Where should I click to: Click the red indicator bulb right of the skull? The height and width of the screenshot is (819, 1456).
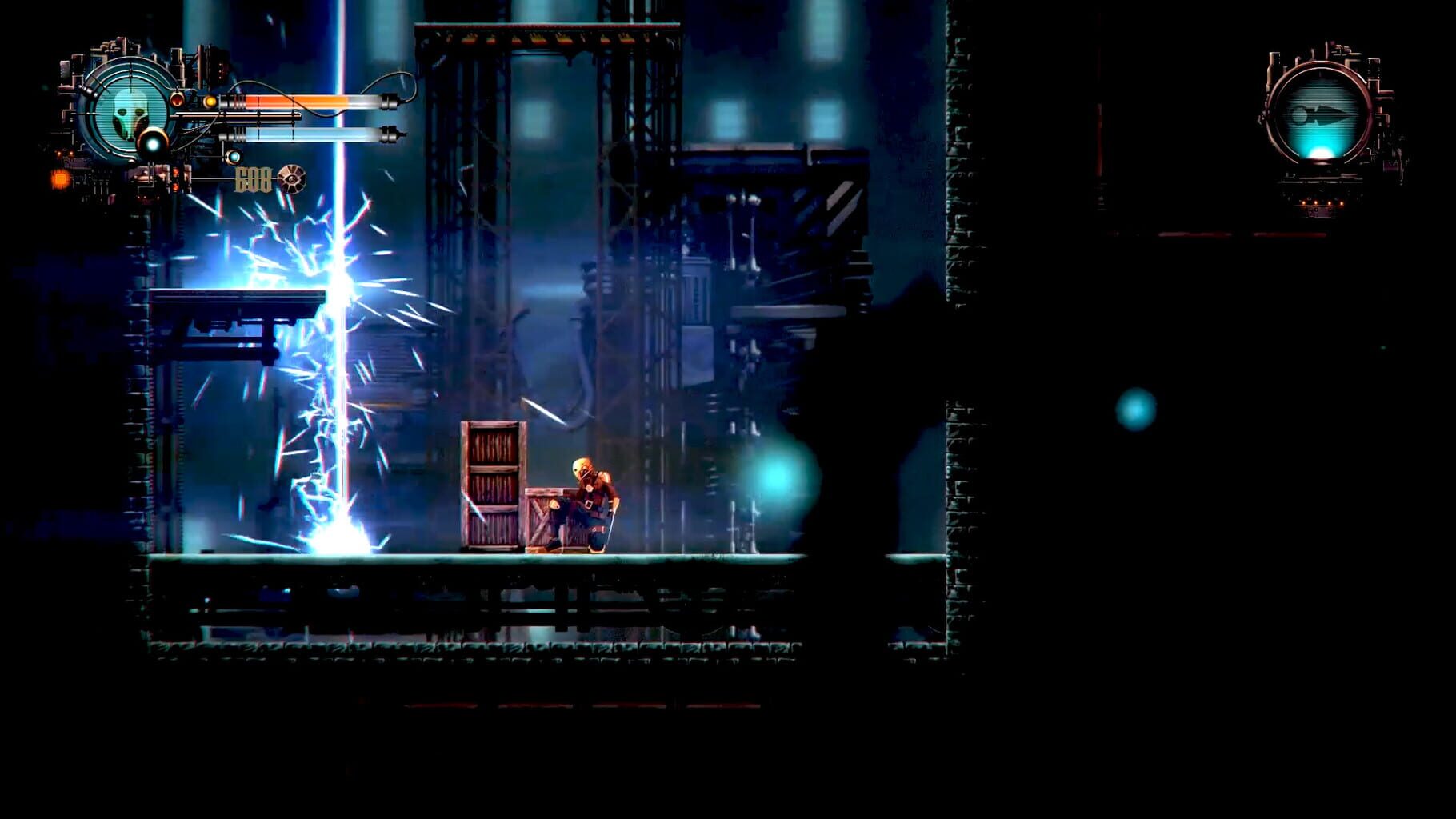click(178, 99)
